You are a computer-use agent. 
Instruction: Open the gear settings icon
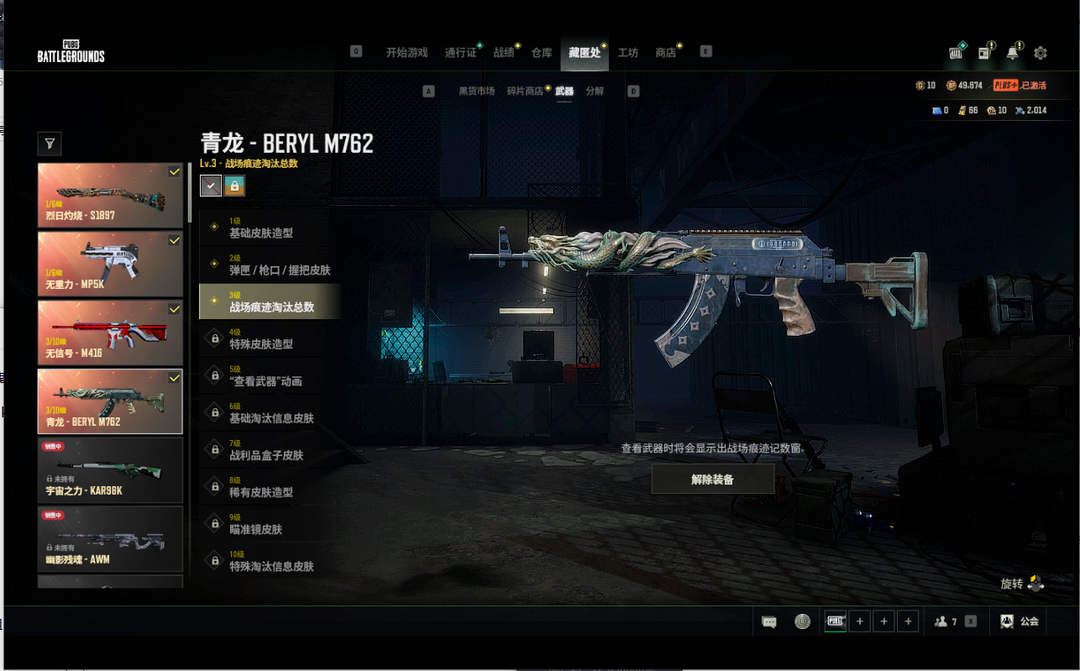[x=1040, y=53]
